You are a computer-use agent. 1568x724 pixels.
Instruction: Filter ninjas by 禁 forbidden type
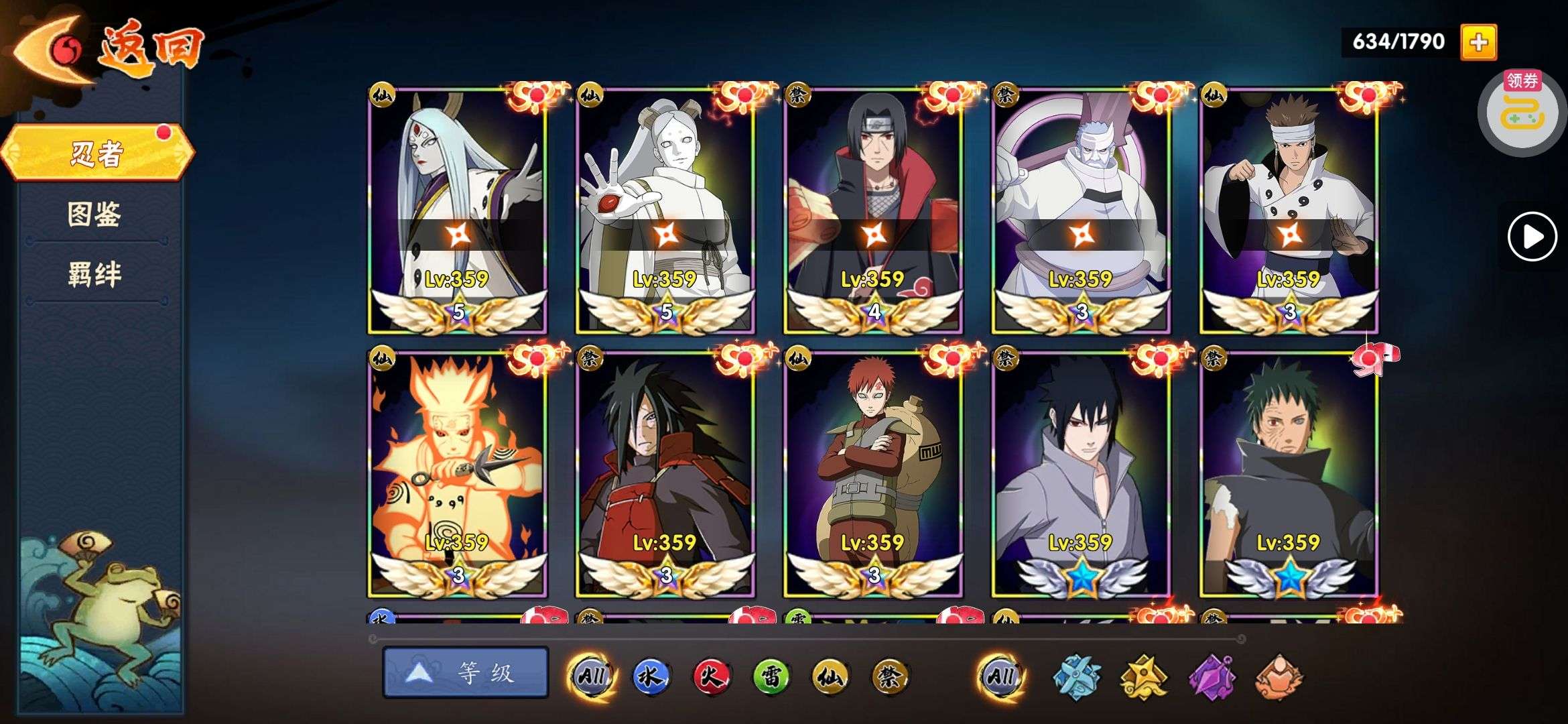click(891, 676)
